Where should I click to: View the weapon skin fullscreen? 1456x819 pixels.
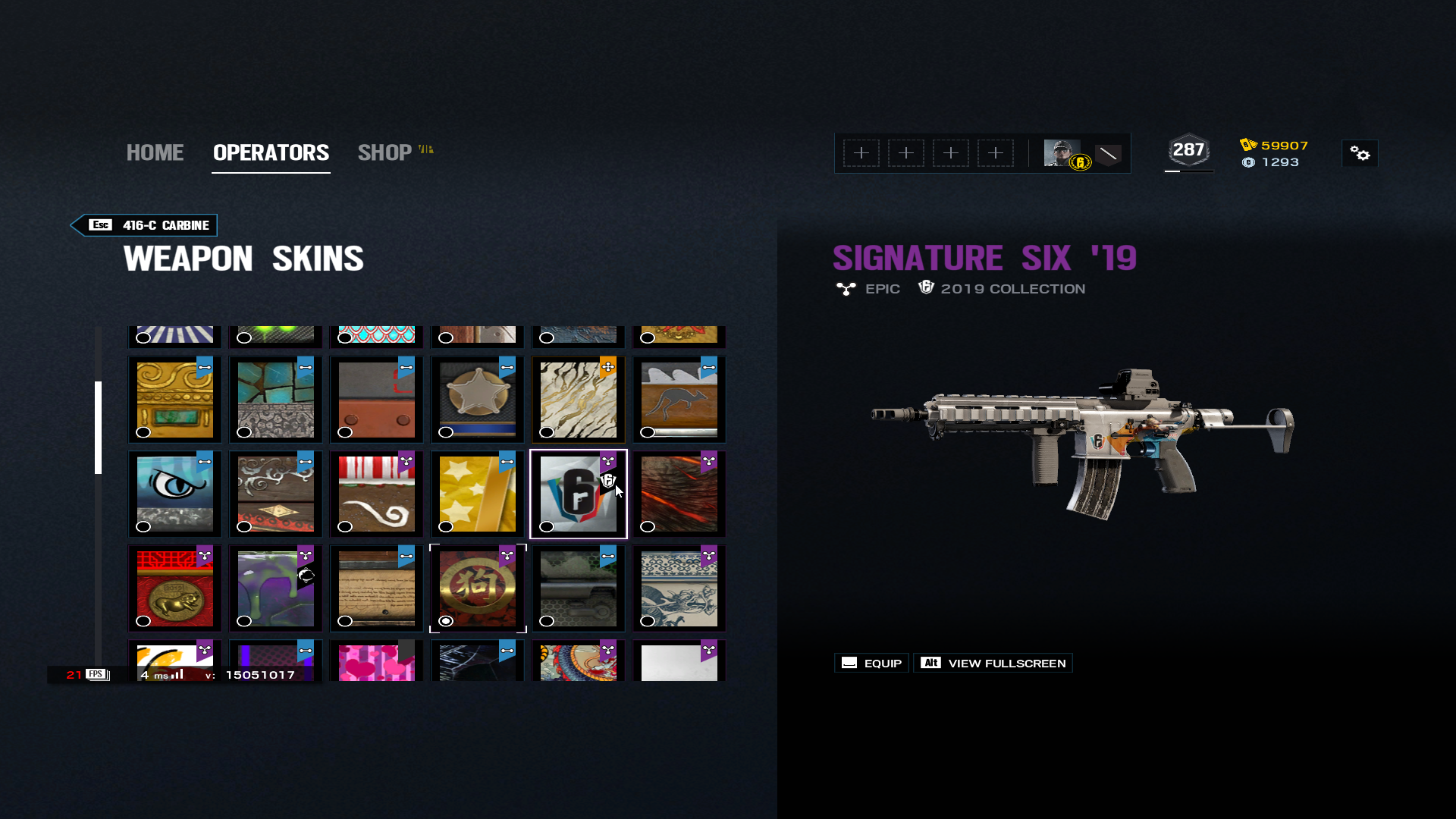993,663
